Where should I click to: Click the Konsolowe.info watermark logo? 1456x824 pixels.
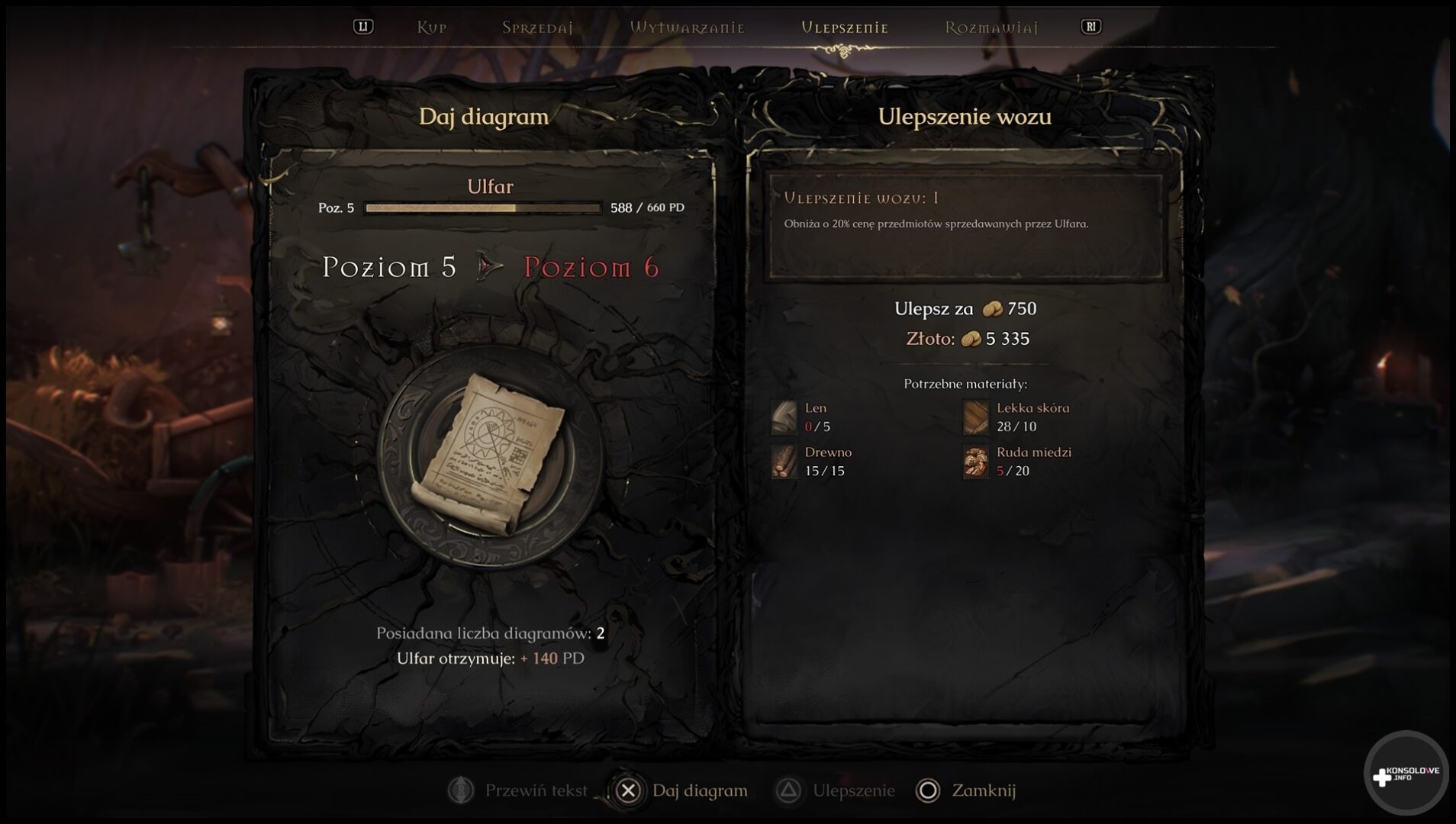click(x=1406, y=775)
